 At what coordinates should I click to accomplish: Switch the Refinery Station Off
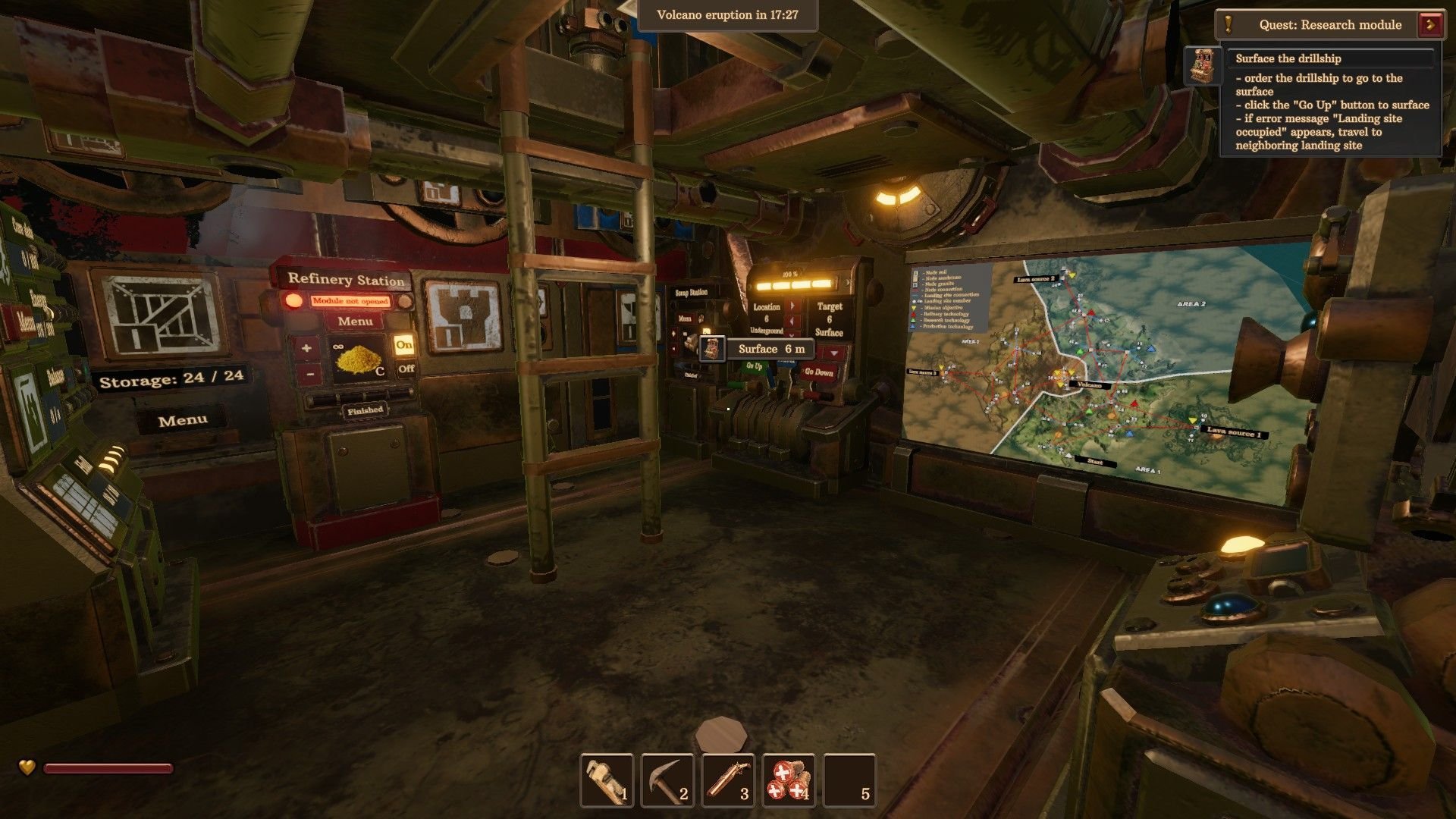point(406,369)
